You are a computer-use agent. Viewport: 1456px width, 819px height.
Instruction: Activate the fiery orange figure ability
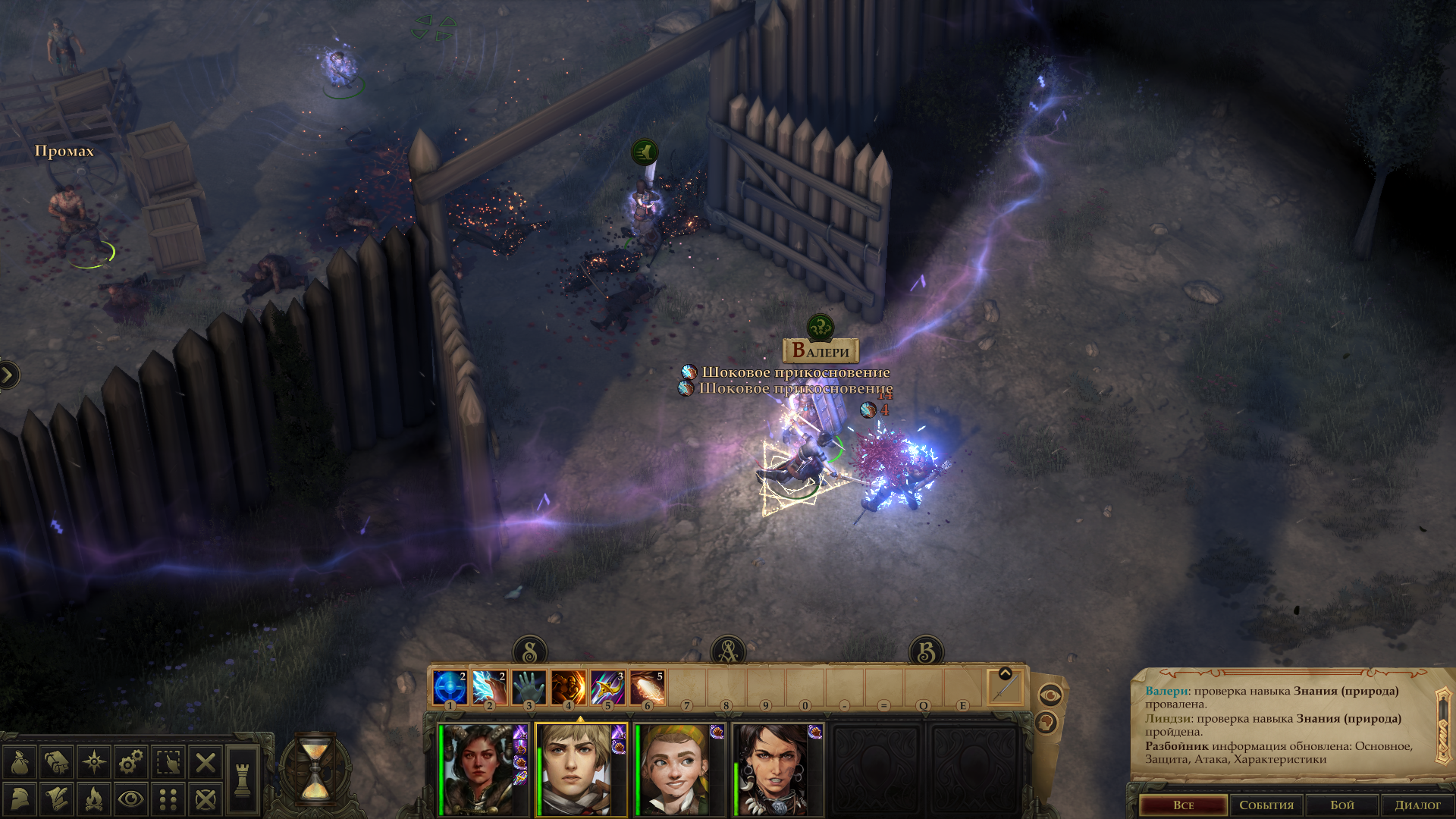coord(568,689)
